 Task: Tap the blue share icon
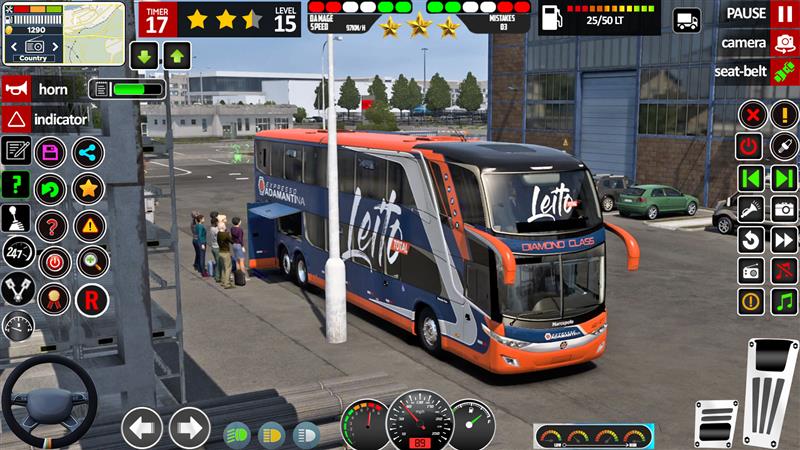(x=88, y=153)
